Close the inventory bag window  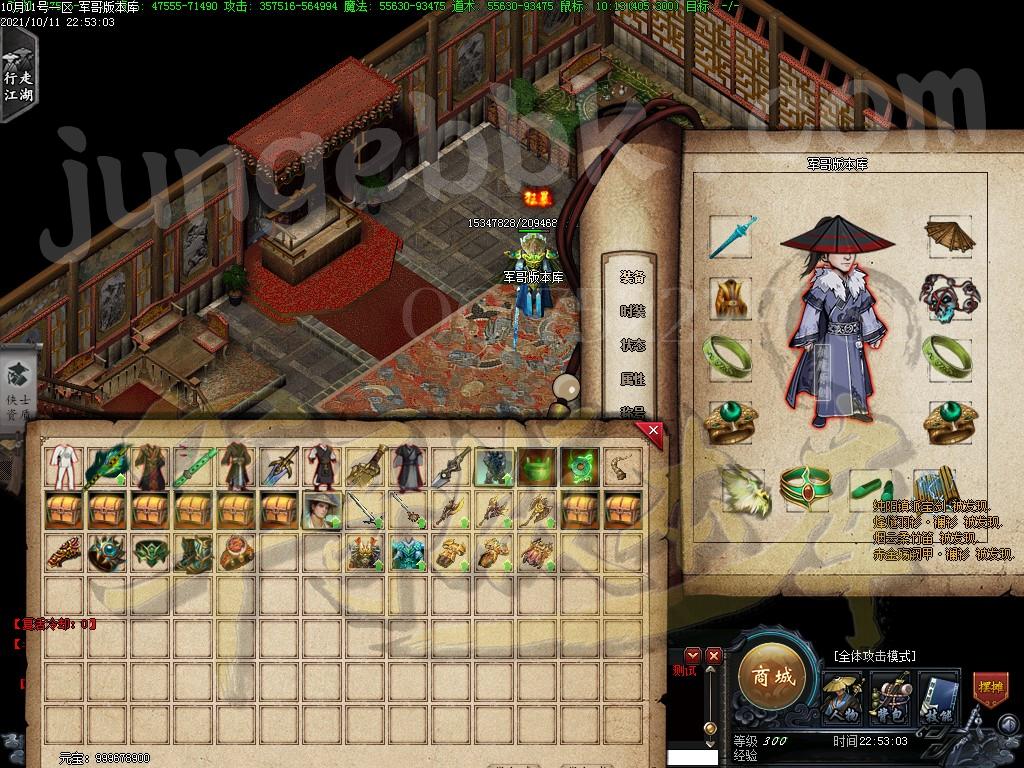(653, 431)
